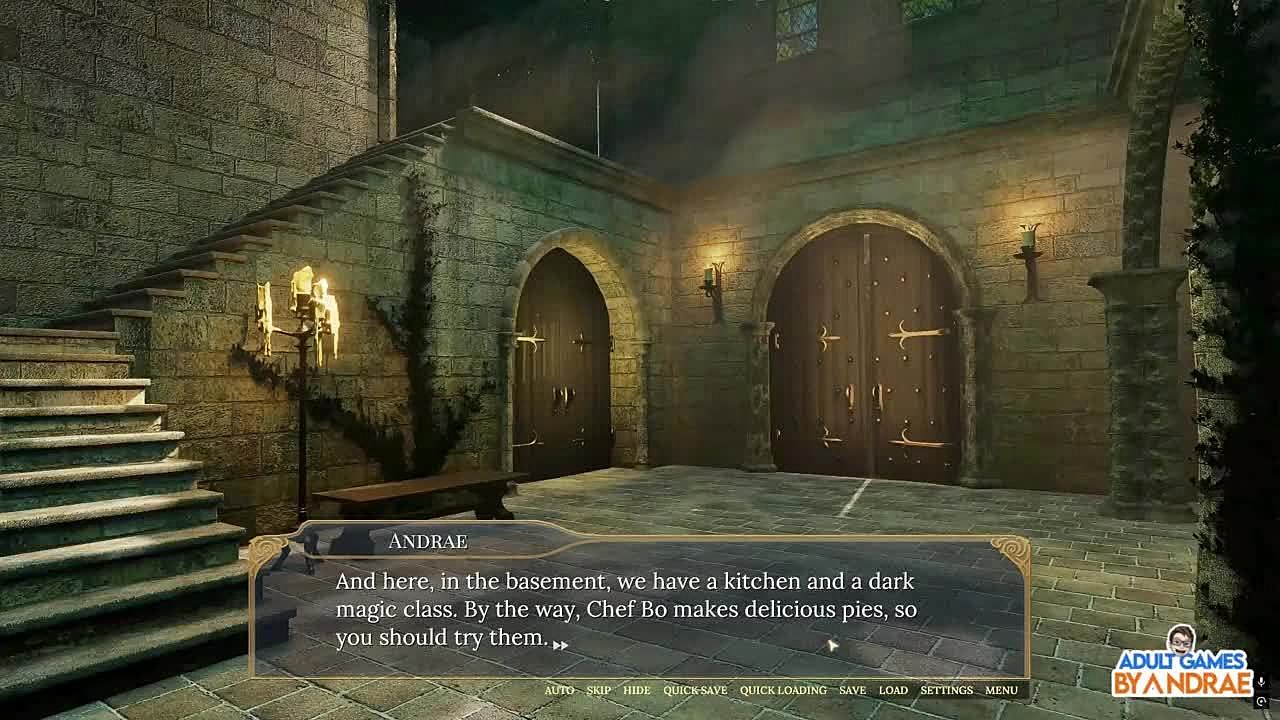Advance dialogue via the arrow indicator
Screen dimensions: 1280x720
coord(560,645)
